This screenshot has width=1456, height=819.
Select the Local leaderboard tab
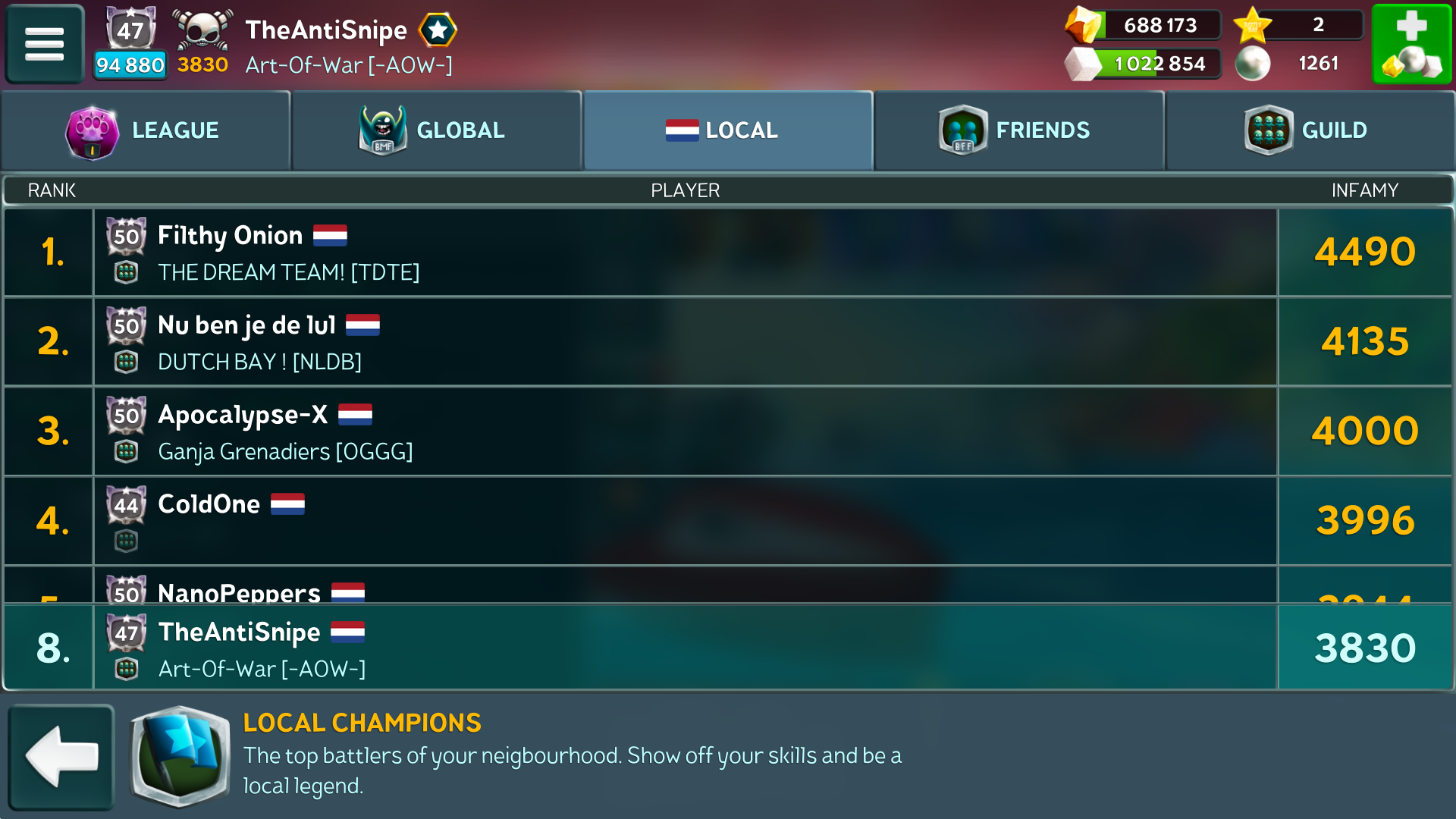pos(728,130)
